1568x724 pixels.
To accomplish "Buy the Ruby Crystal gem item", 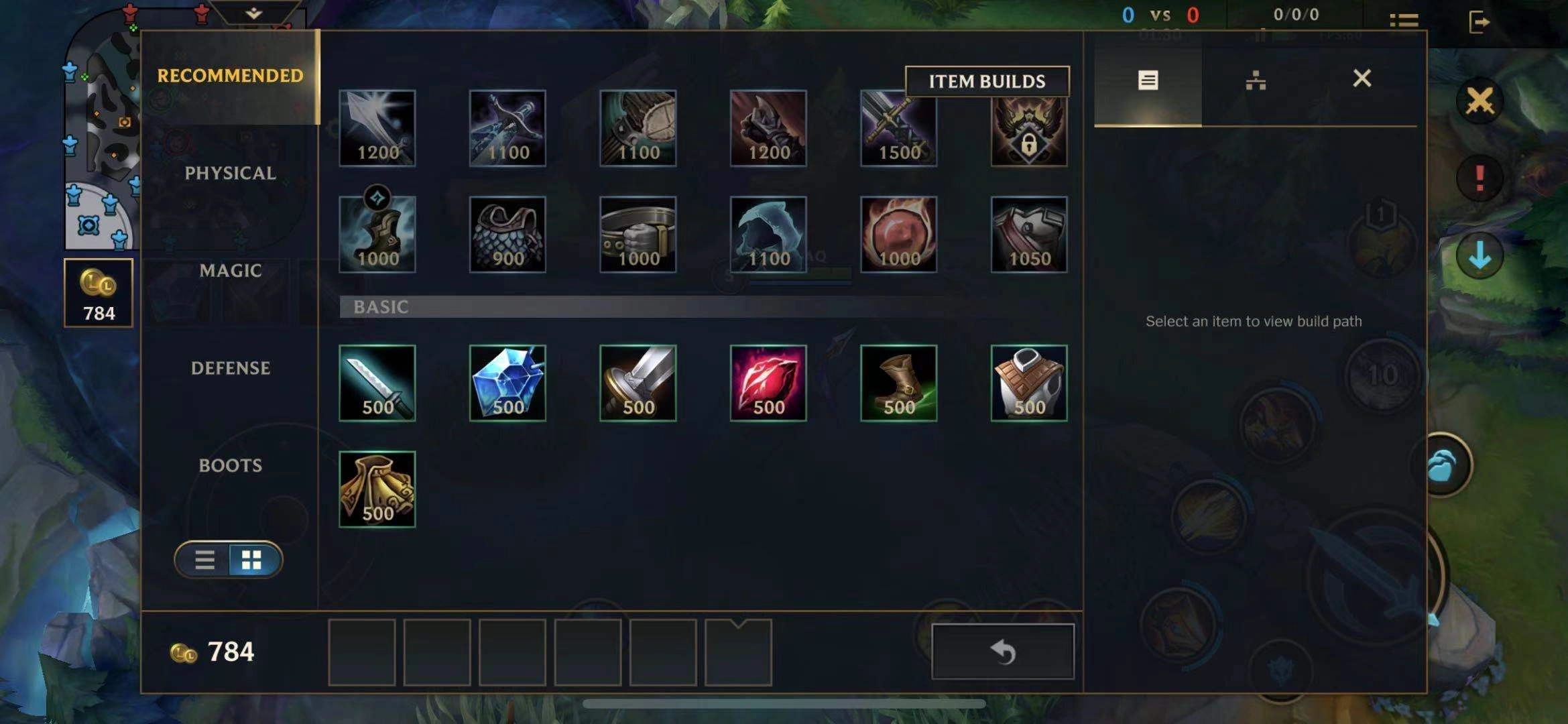I will point(768,382).
